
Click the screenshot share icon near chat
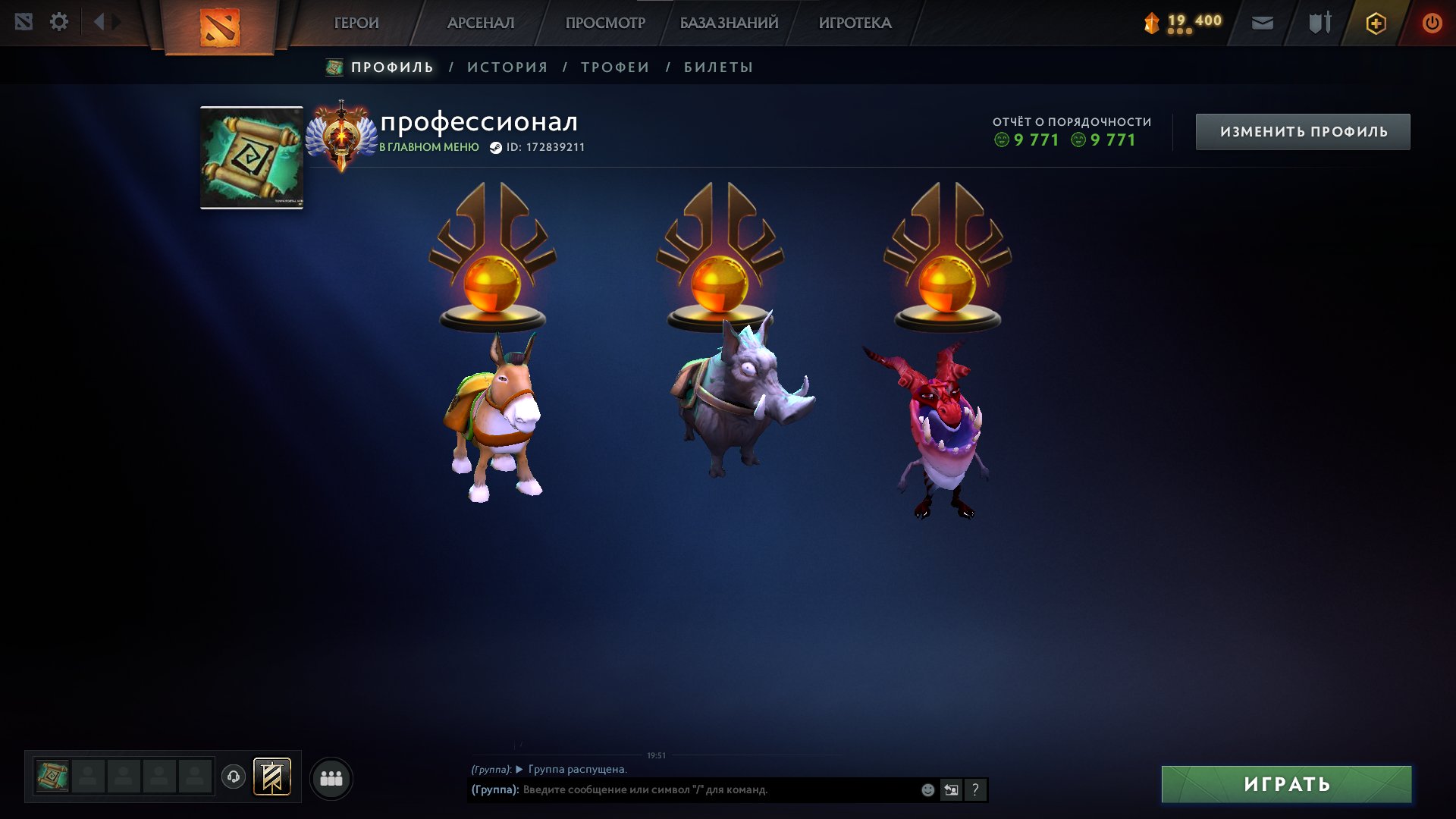click(x=951, y=790)
